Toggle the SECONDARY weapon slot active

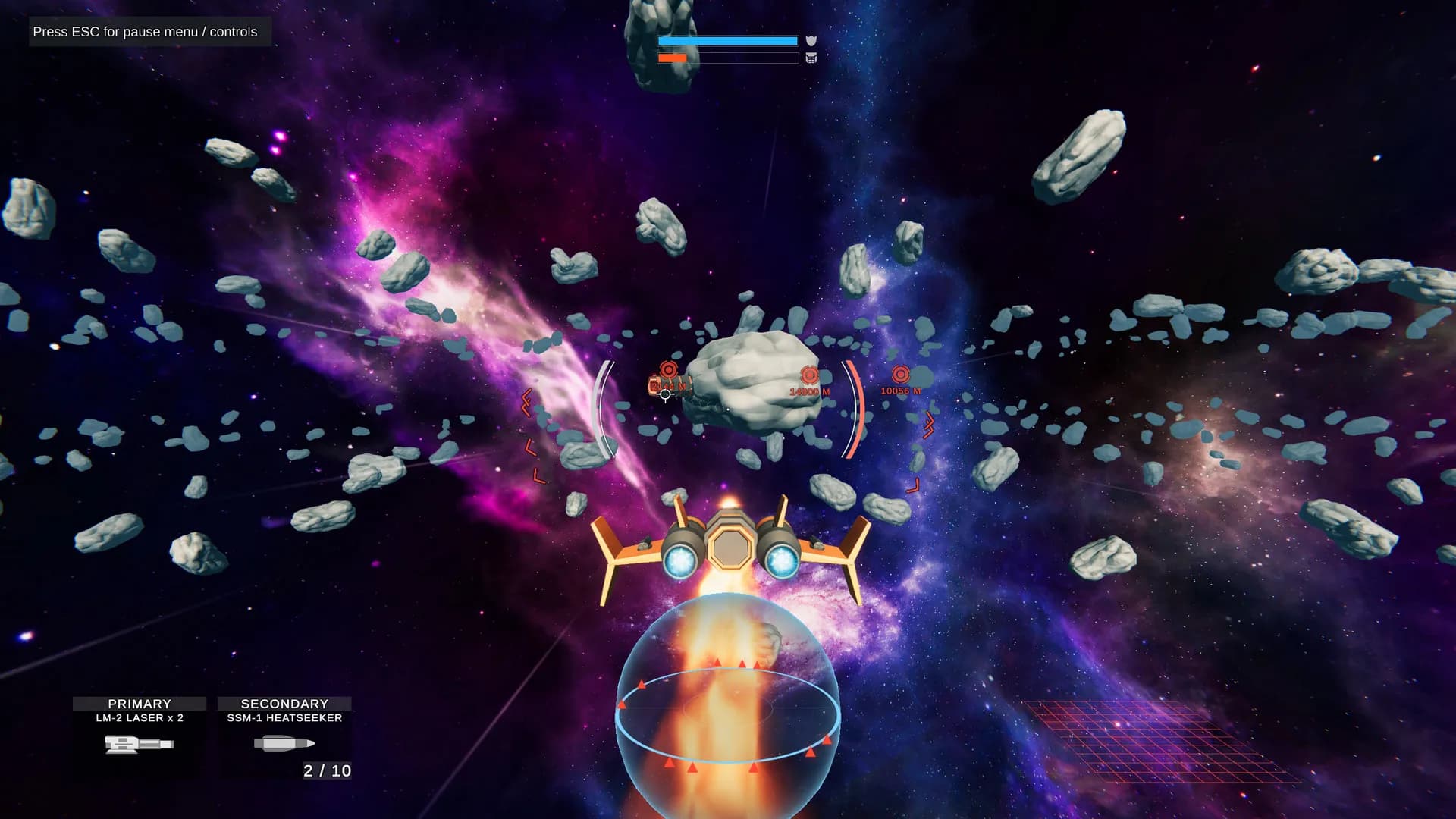pyautogui.click(x=284, y=703)
